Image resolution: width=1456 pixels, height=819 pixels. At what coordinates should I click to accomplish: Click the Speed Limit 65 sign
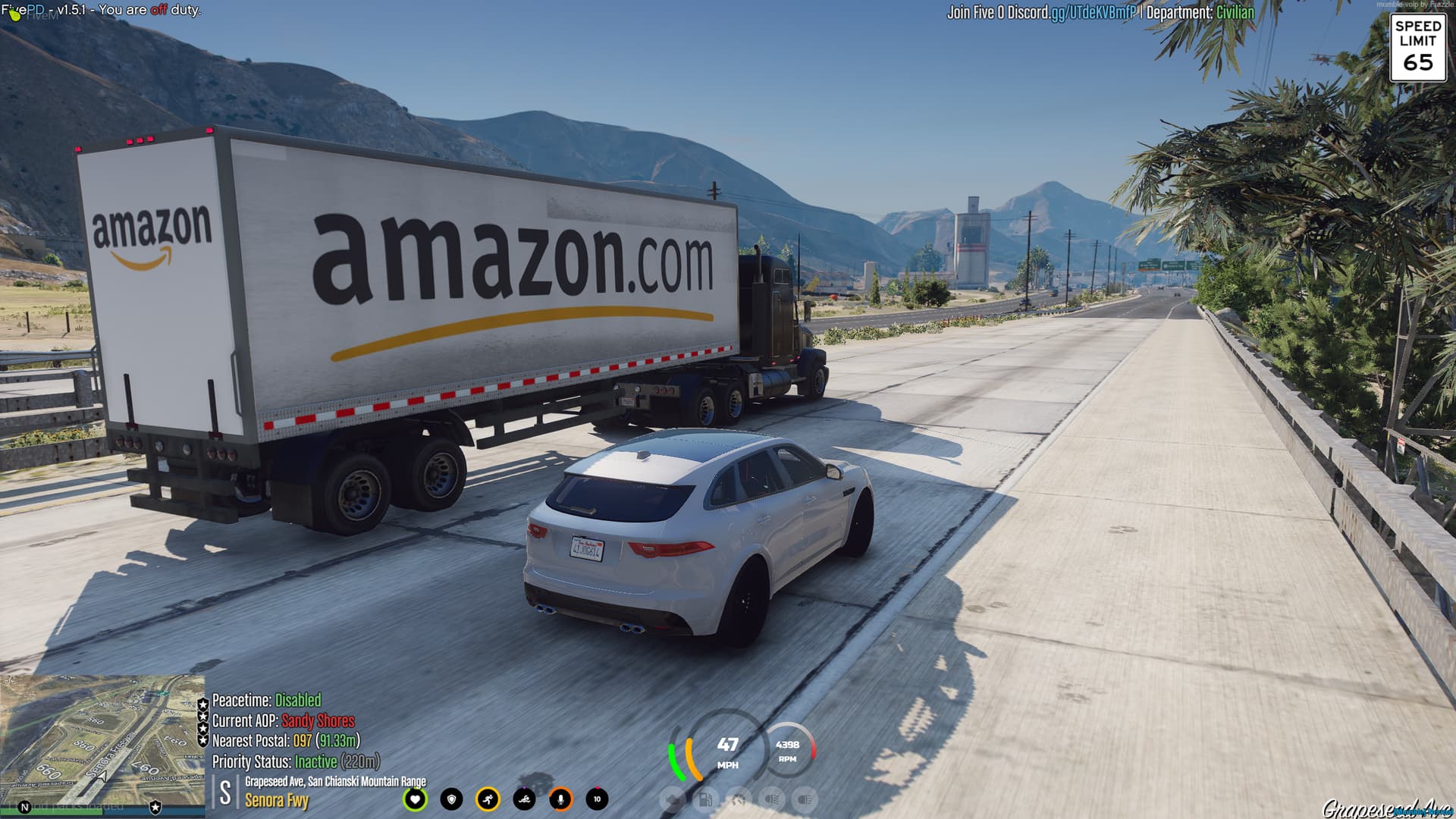[1417, 47]
